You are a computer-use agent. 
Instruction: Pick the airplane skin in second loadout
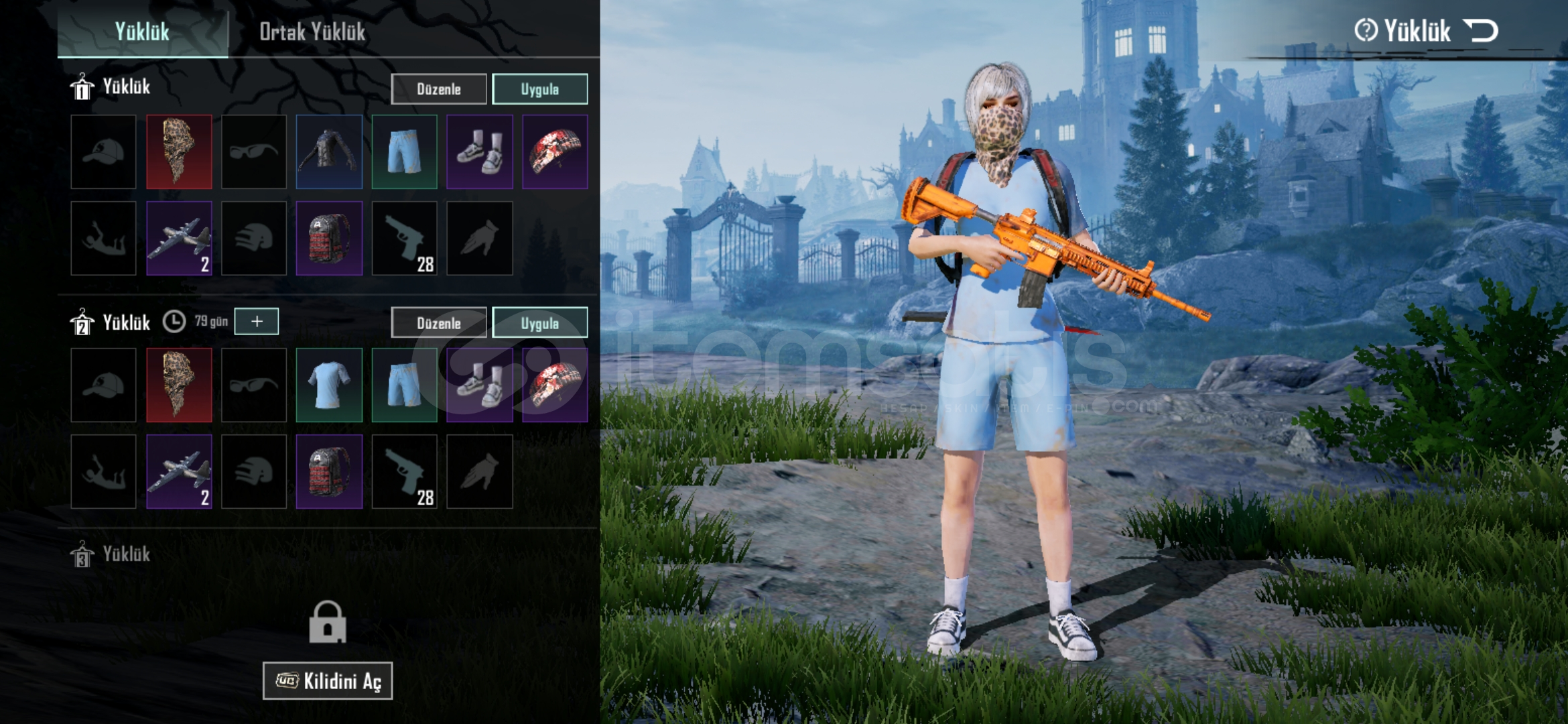[179, 471]
